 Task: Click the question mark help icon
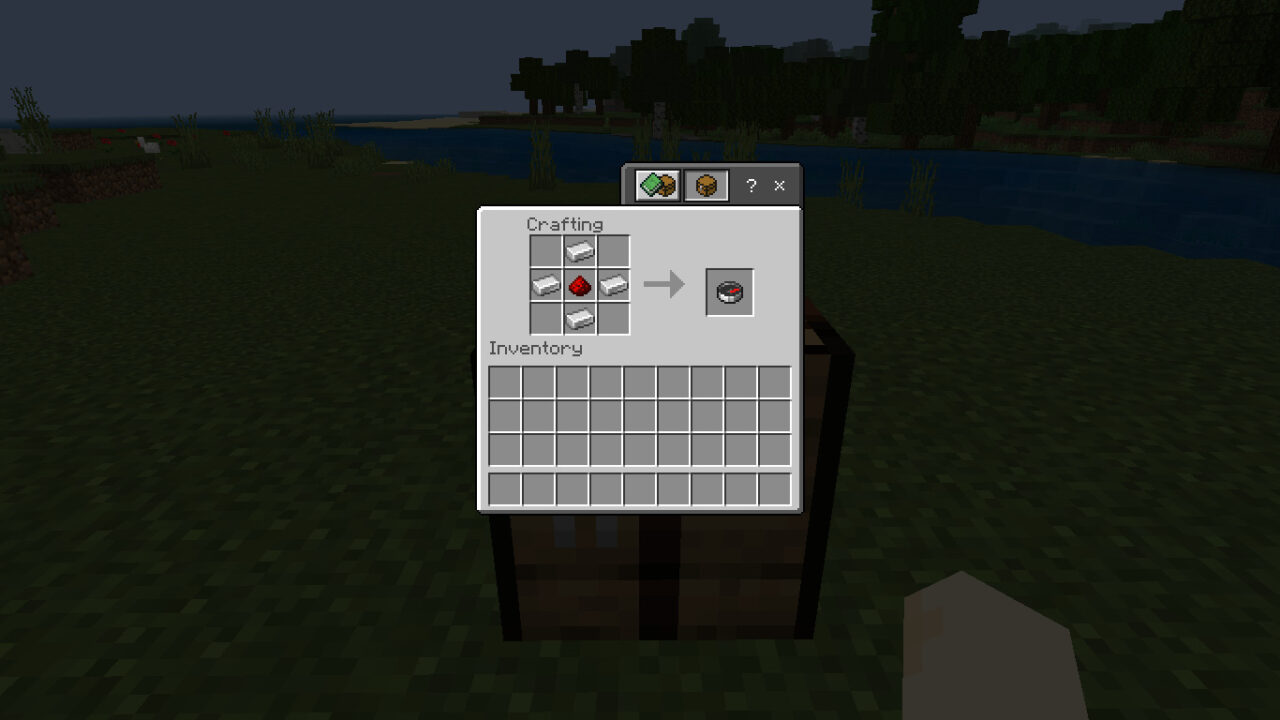pyautogui.click(x=751, y=185)
